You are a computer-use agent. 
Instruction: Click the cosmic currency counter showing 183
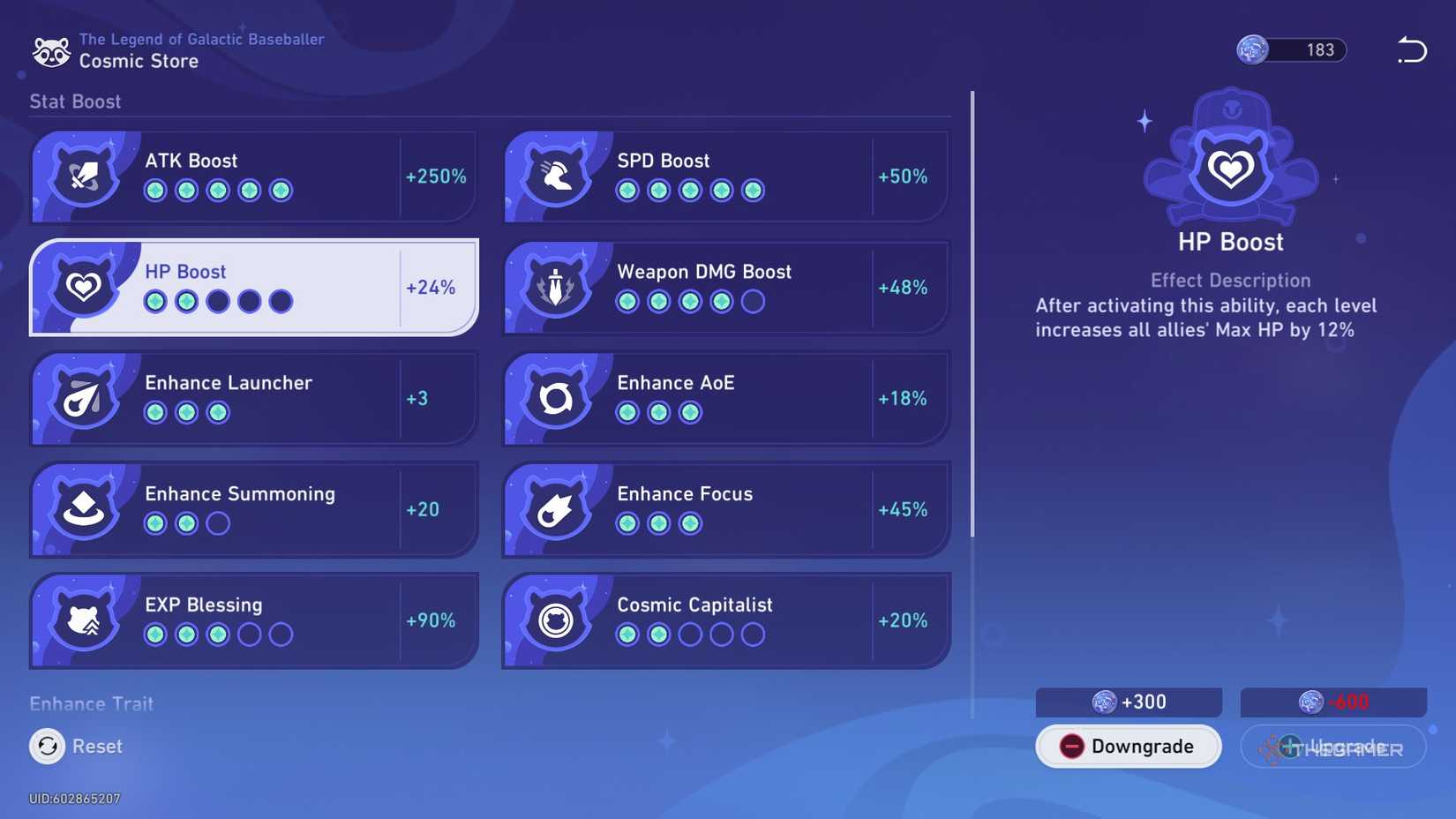[x=1290, y=50]
